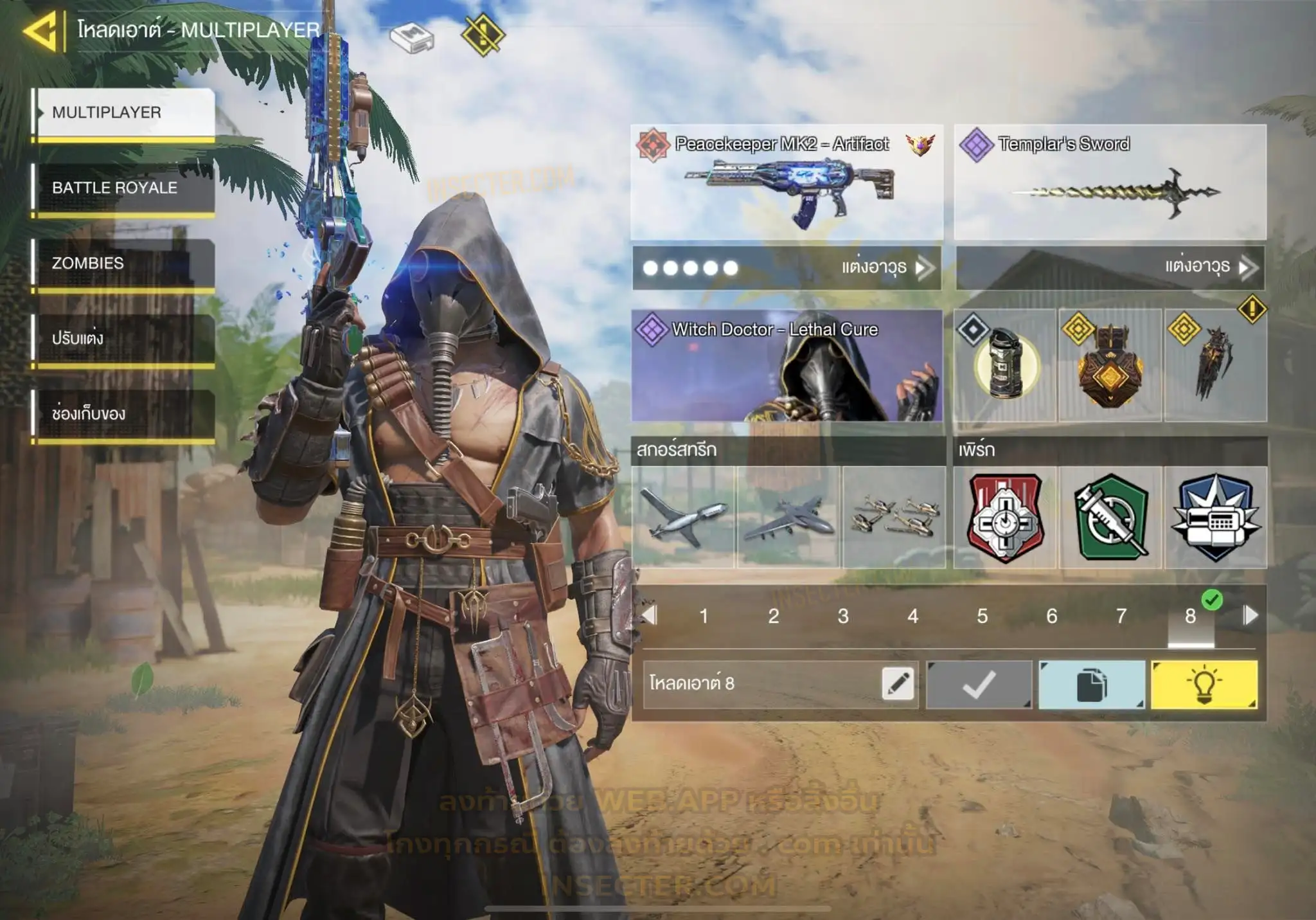Viewport: 1316px width, 920px height.
Task: Open the Witch Doctor – Lethal Cure operator card
Action: 787,365
